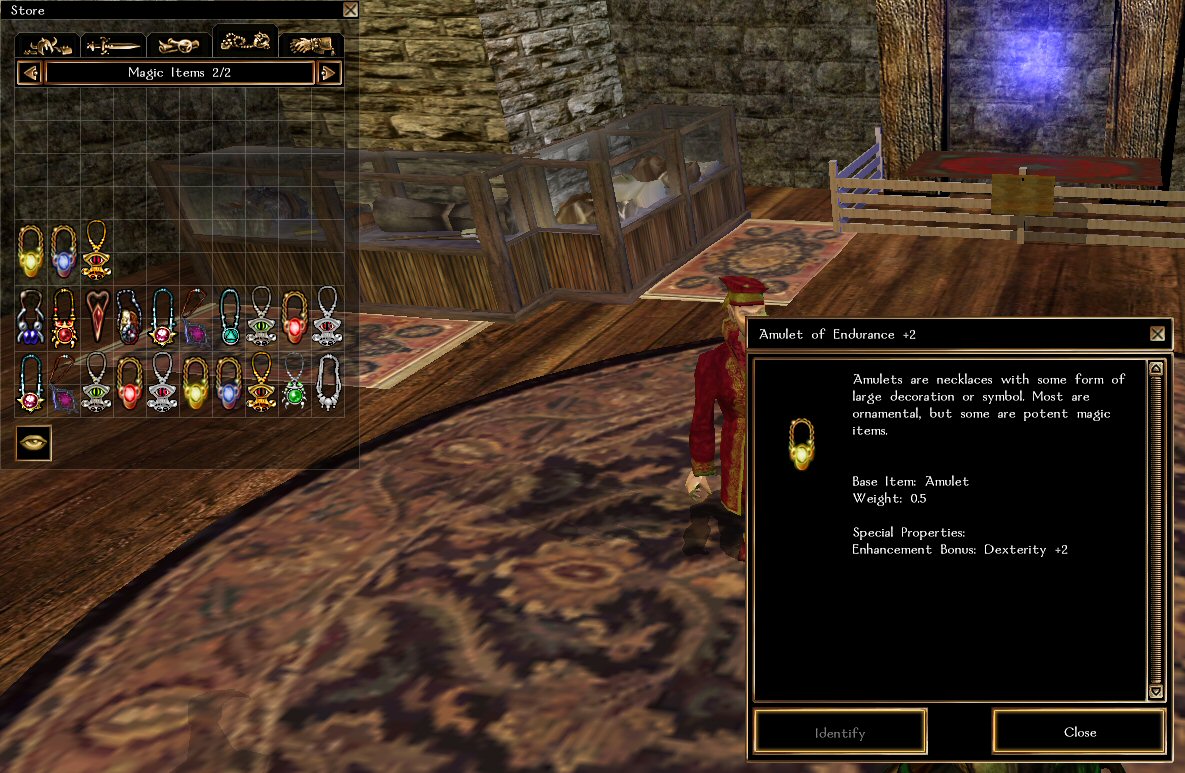Close the Amulet of Endurance window

click(x=1157, y=334)
